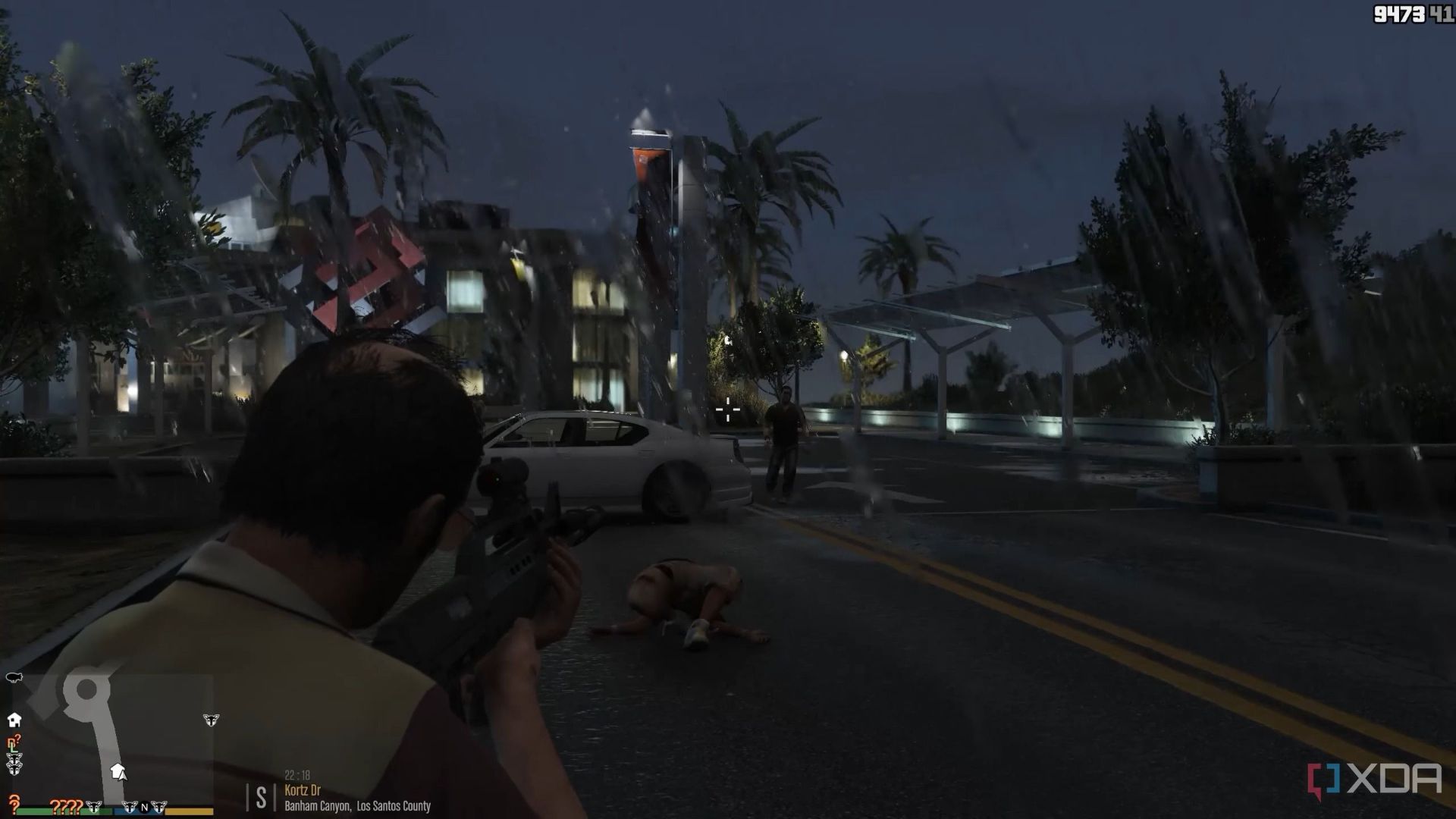
Task: Click the N north compass circle below the minimap
Action: 144,808
